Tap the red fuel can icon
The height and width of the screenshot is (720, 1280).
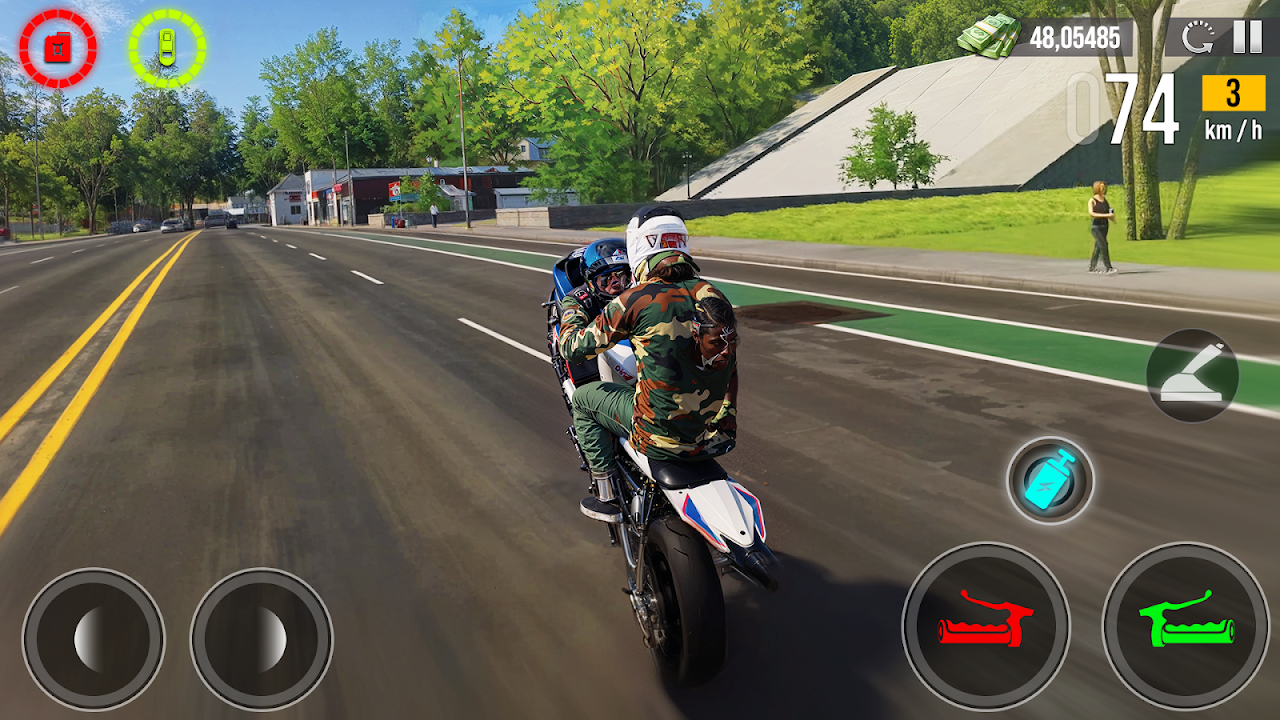pos(58,48)
